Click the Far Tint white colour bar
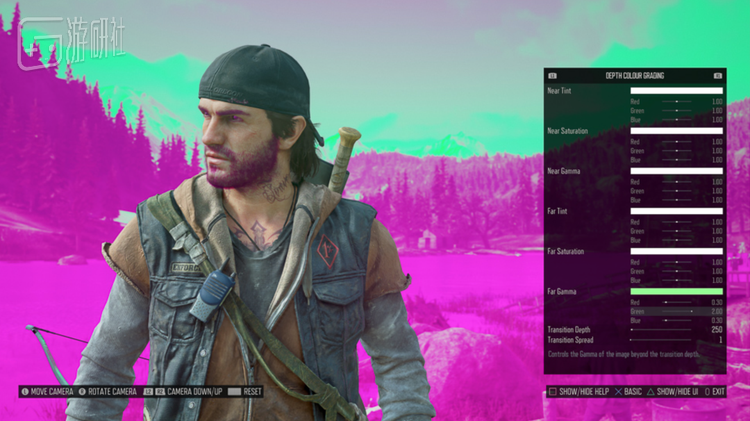 (676, 211)
